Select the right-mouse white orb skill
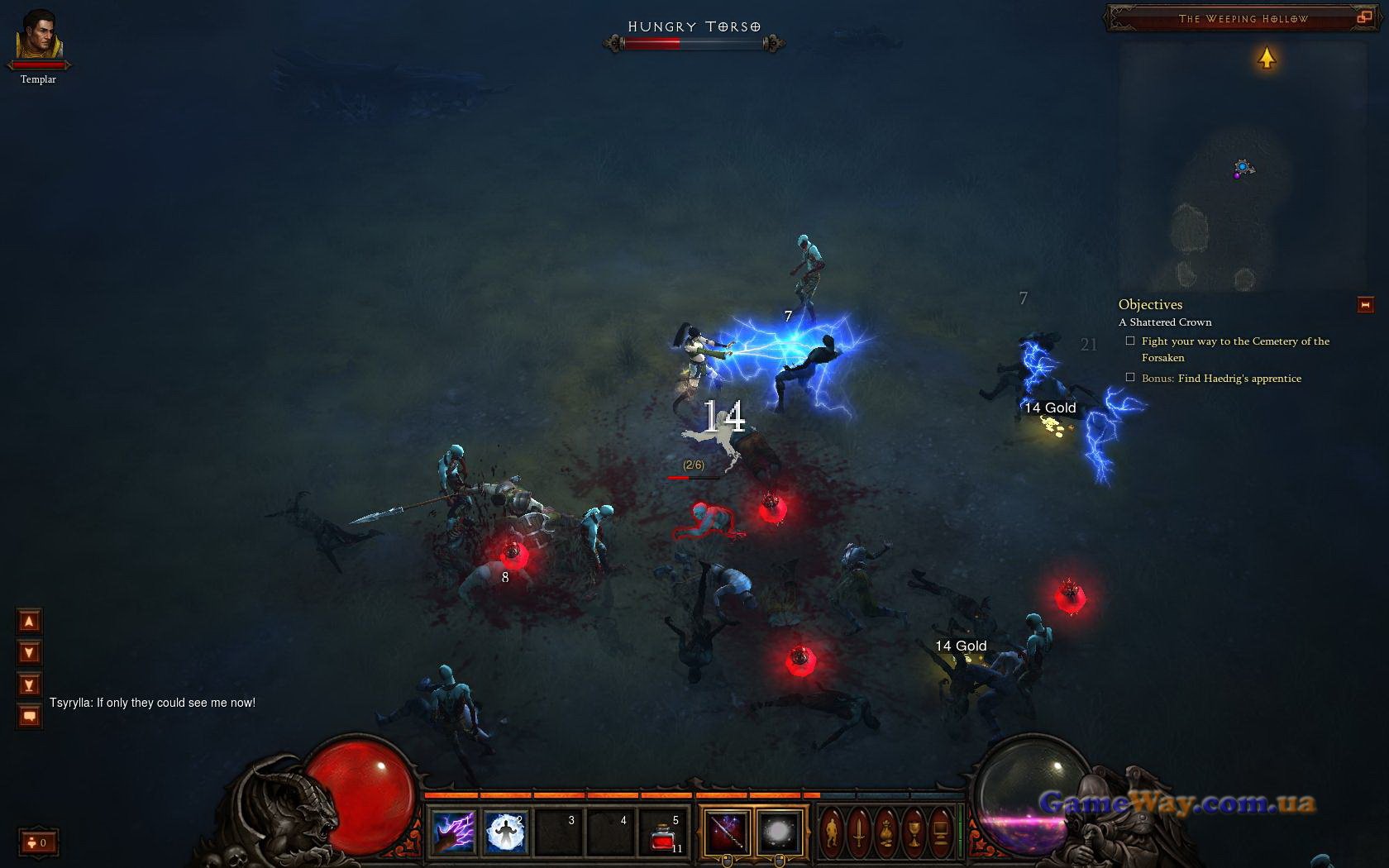Screen dimensions: 1389x868 point(779,832)
